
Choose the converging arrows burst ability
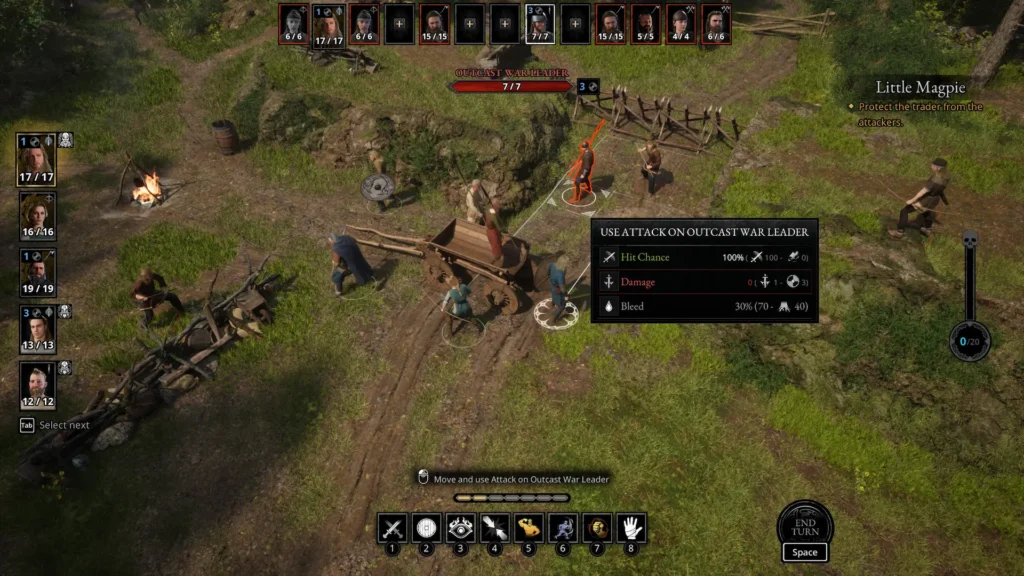[494, 528]
